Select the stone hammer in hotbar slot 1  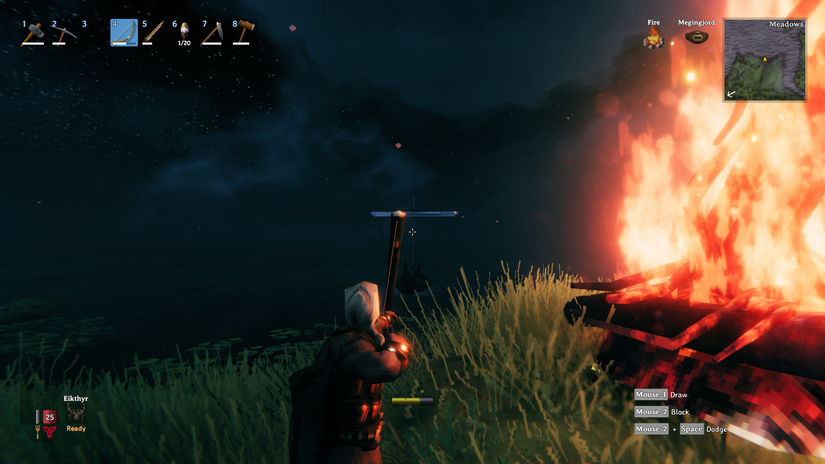pyautogui.click(x=34, y=33)
